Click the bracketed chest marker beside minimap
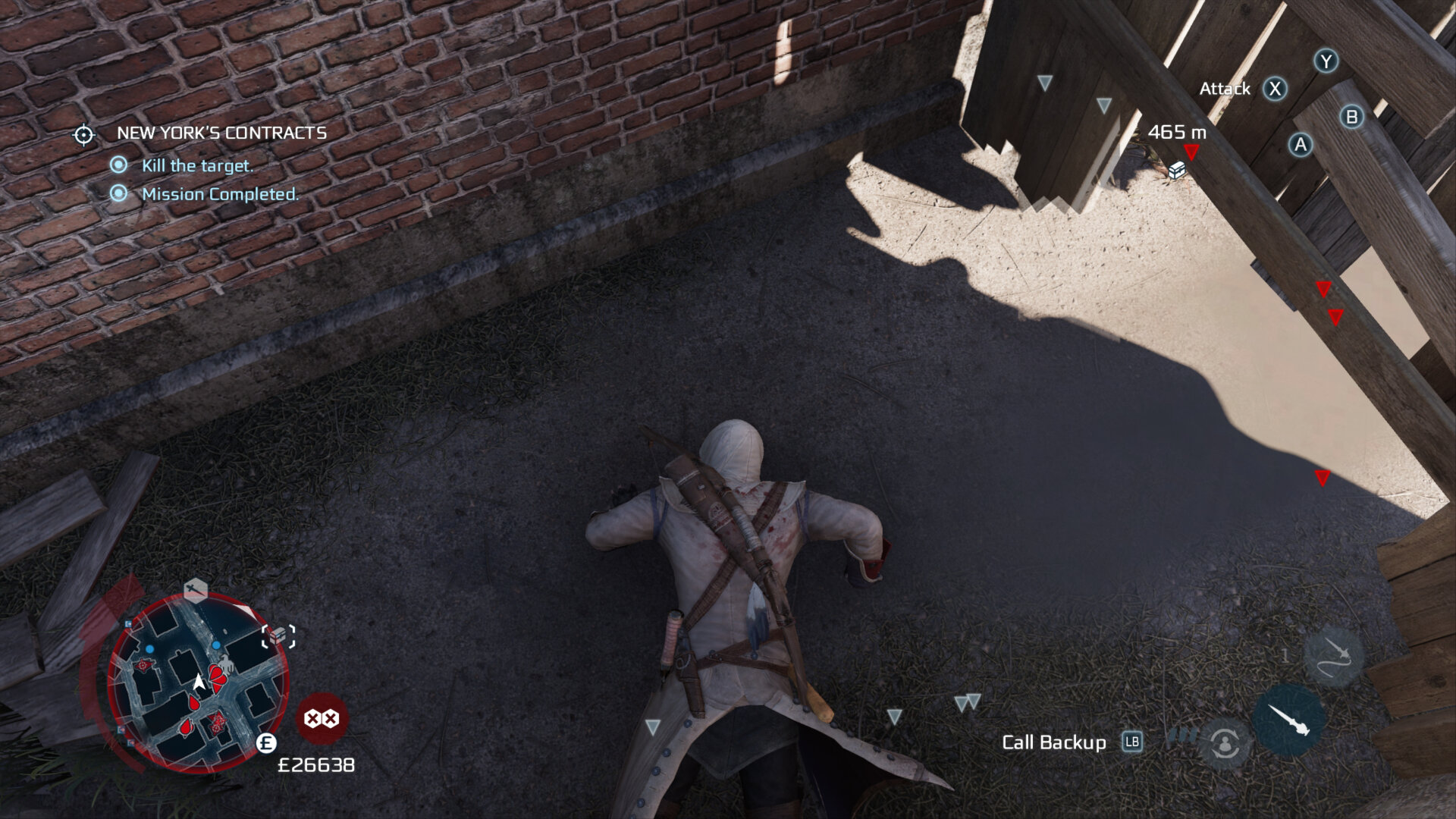 pos(278,635)
